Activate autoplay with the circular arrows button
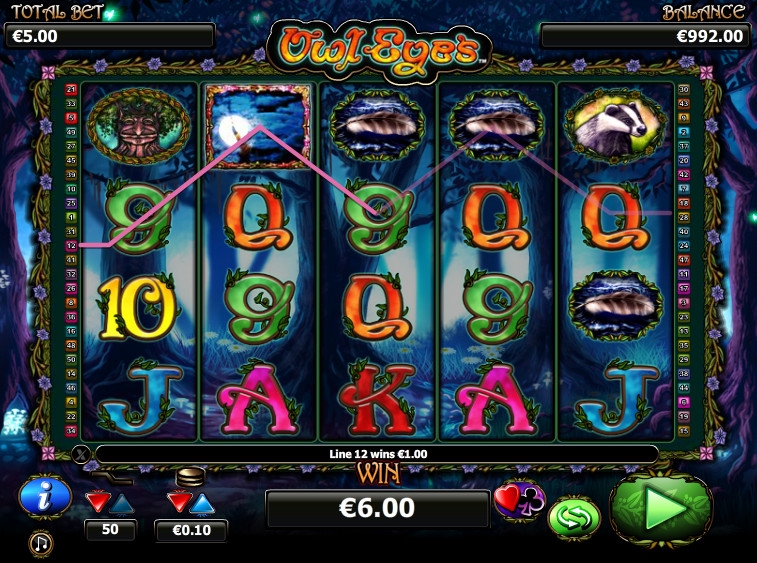Screen dimensions: 757x563 pos(573,515)
